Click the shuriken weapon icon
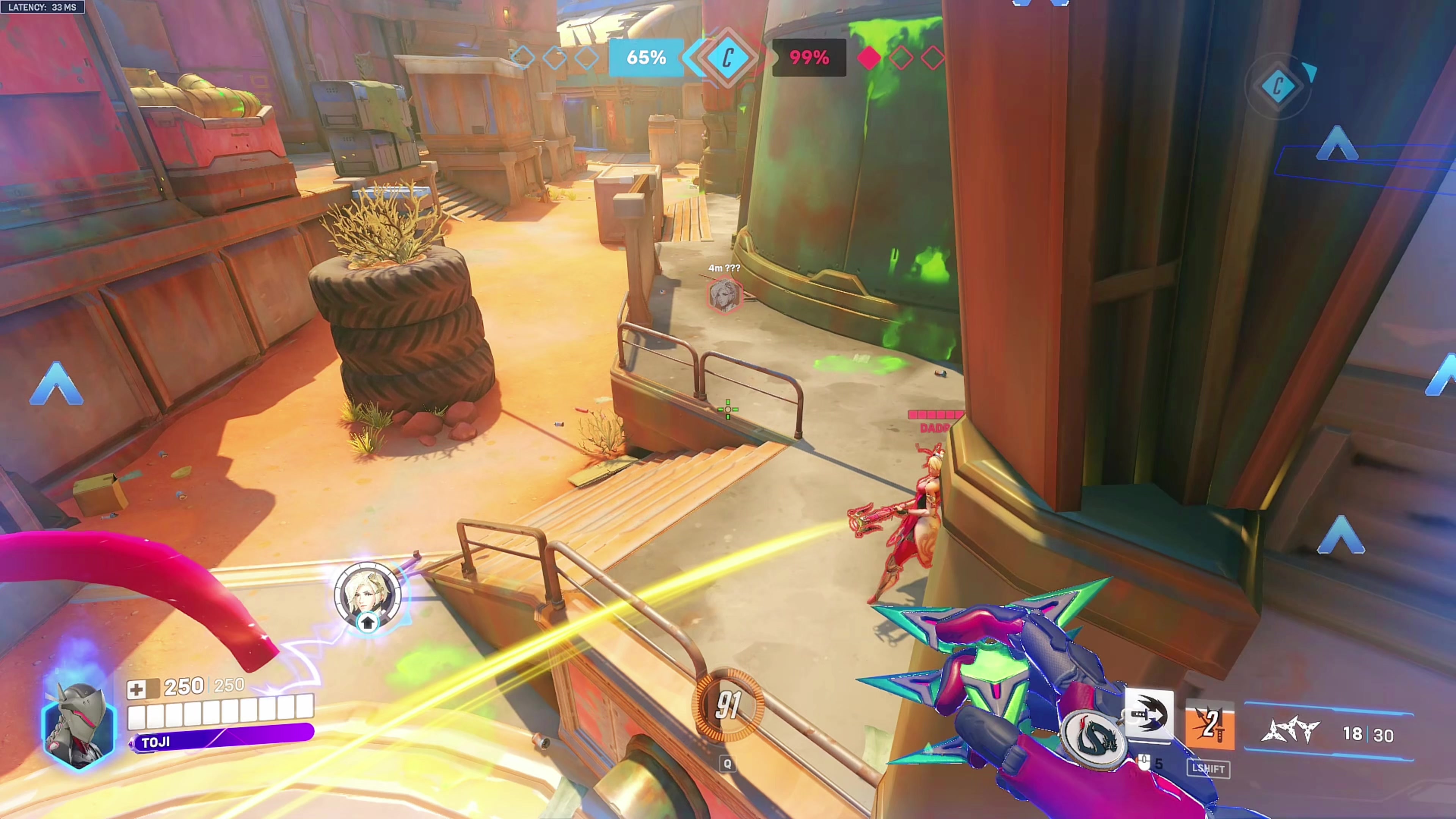The width and height of the screenshot is (1456, 819). coord(1291,731)
